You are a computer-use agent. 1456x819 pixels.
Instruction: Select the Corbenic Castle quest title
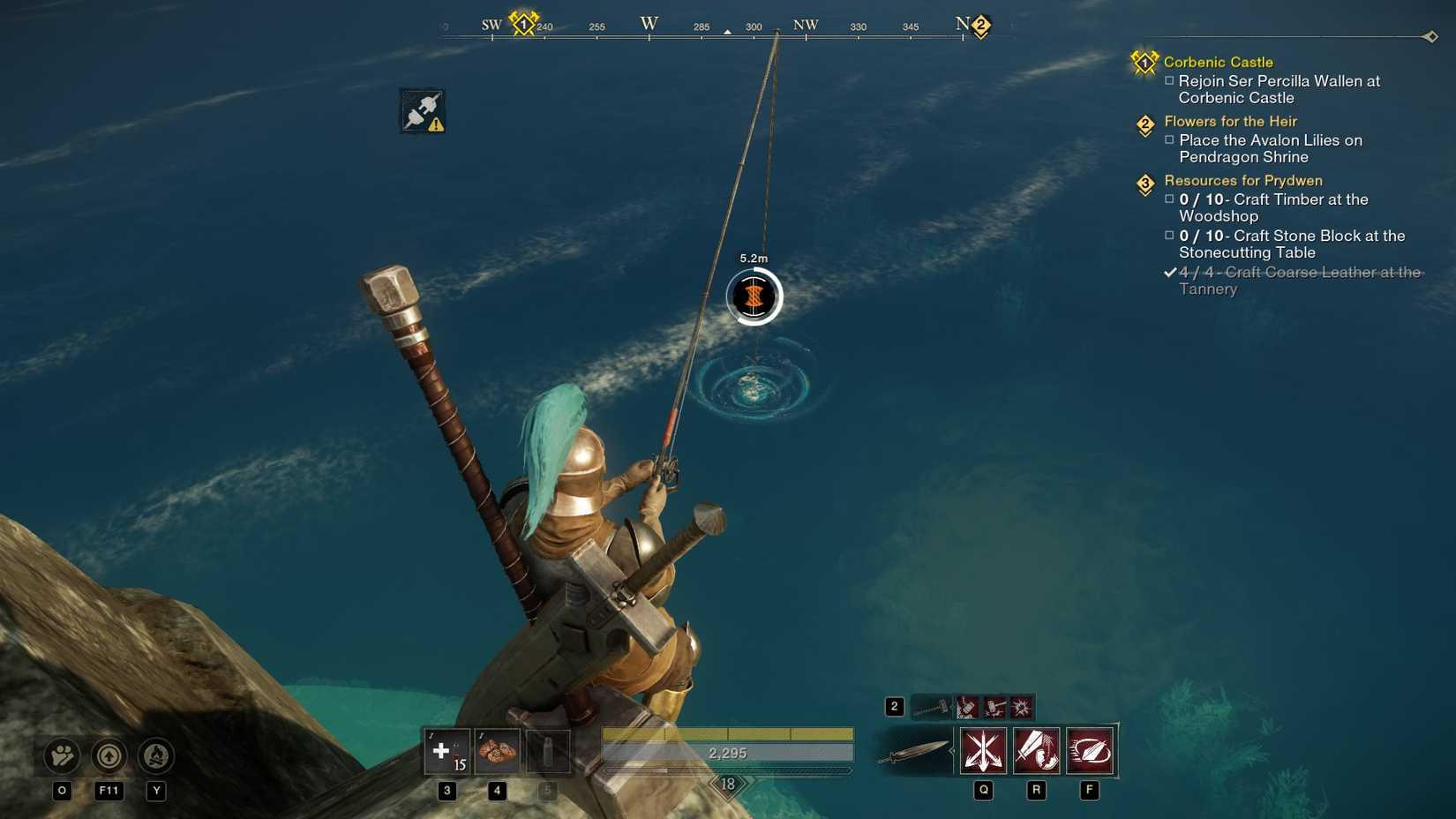(x=1220, y=62)
